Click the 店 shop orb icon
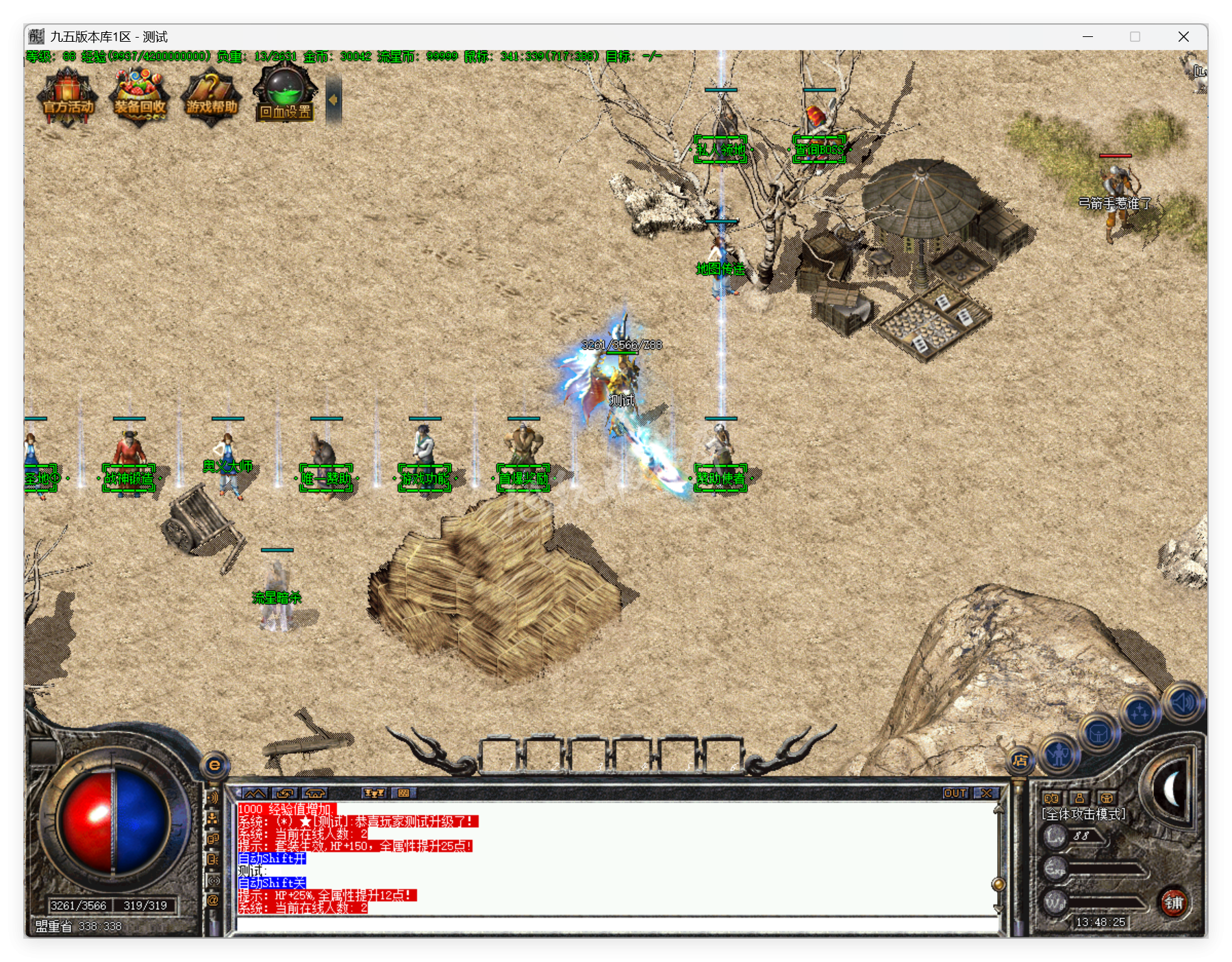Image resolution: width=1232 pixels, height=962 pixels. click(x=1020, y=760)
